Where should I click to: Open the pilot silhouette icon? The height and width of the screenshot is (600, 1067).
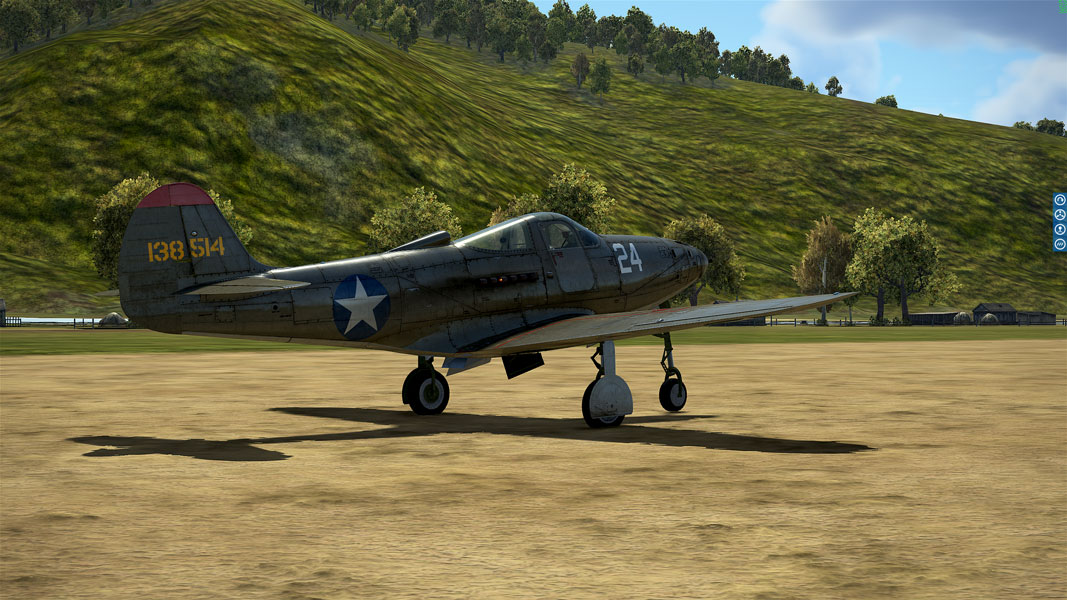(x=1060, y=229)
